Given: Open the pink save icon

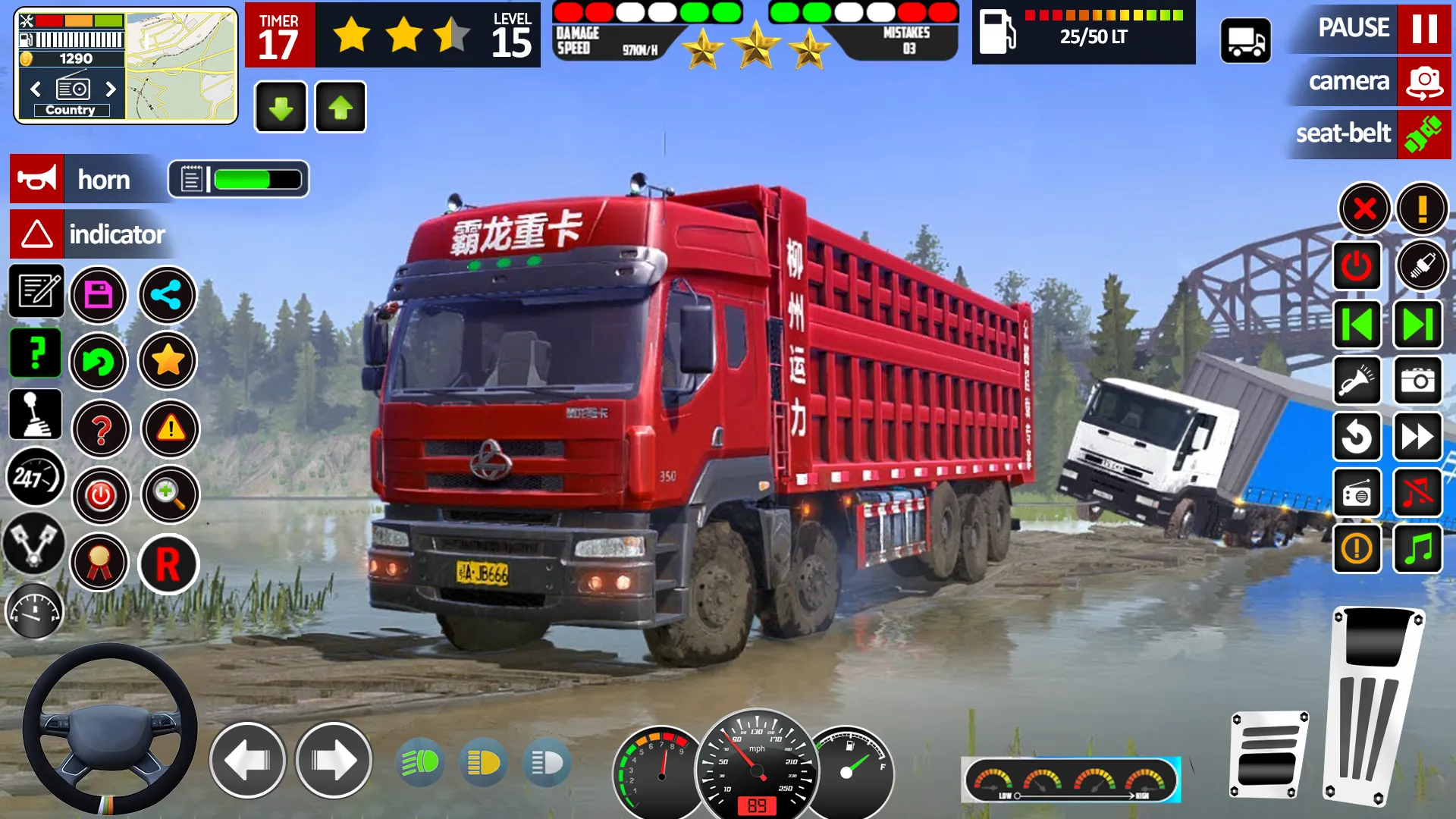Looking at the screenshot, I should tap(99, 295).
